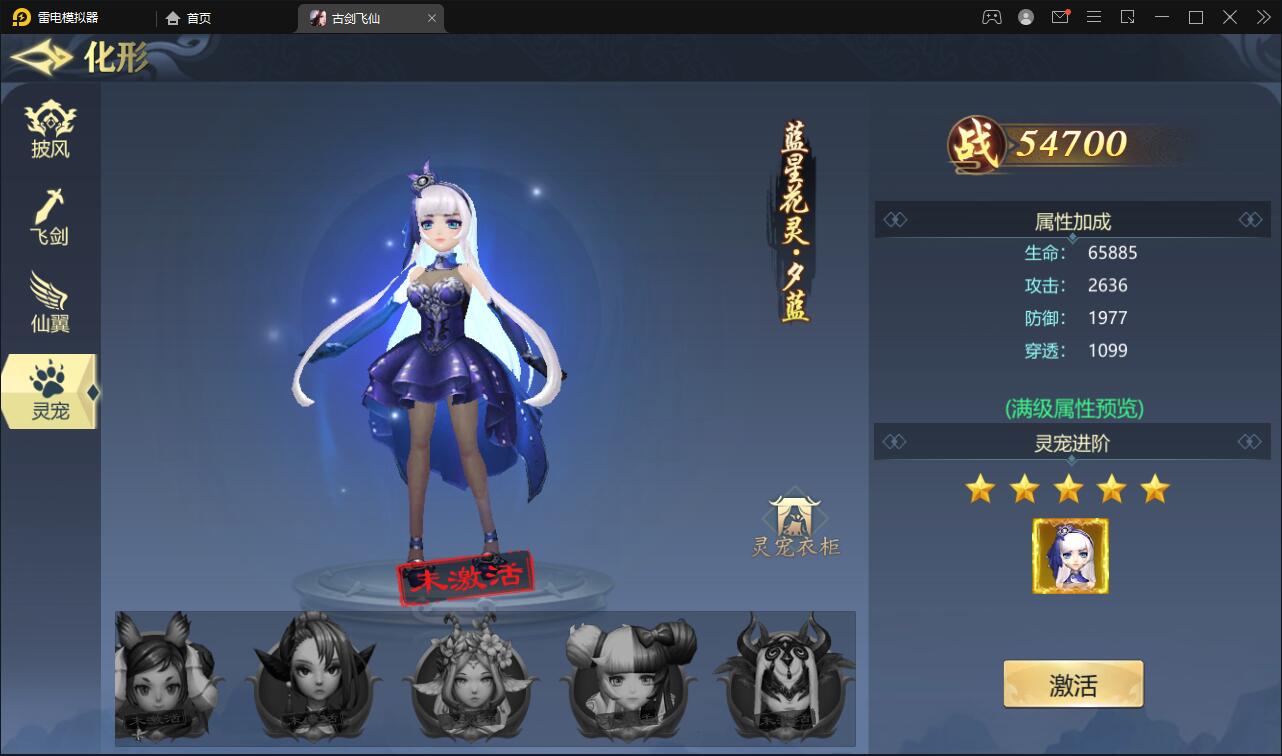Open the 披风 (cloak) panel icon
Viewport: 1282px width, 756px height.
[x=50, y=128]
